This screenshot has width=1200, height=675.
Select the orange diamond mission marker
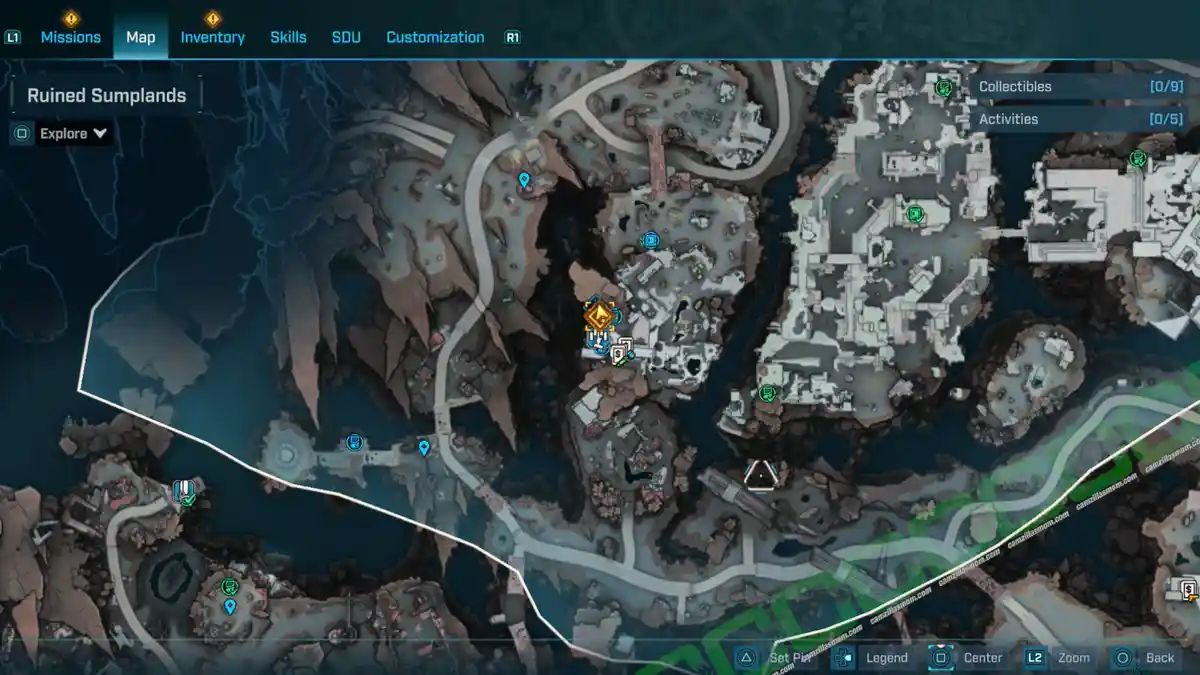pyautogui.click(x=599, y=318)
